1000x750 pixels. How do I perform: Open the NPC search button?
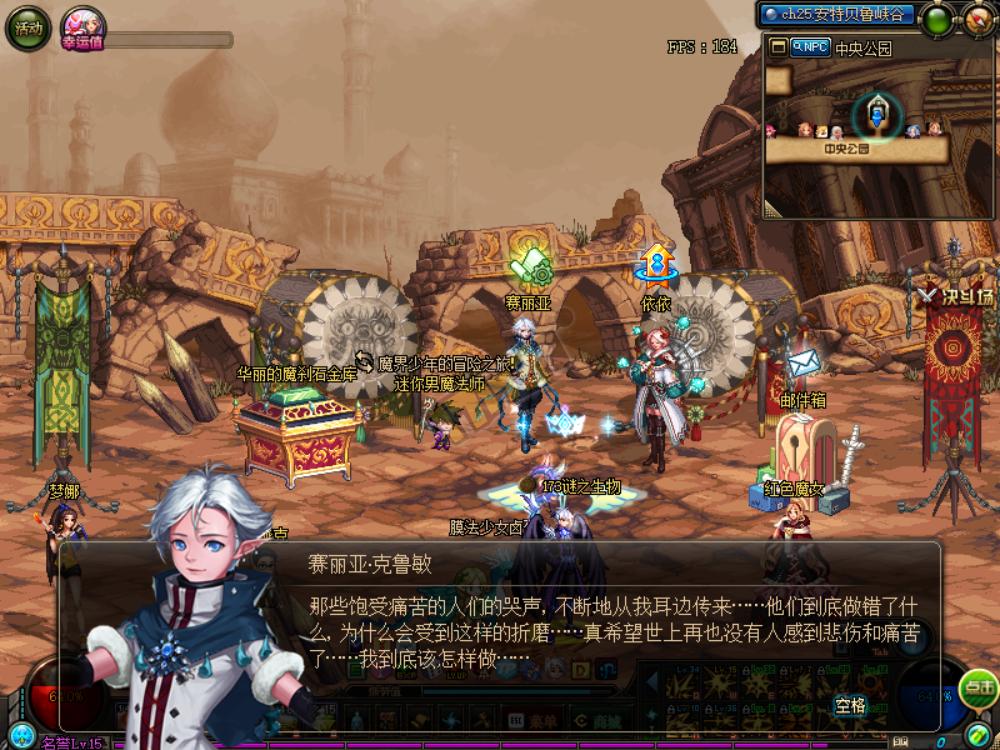pos(809,47)
